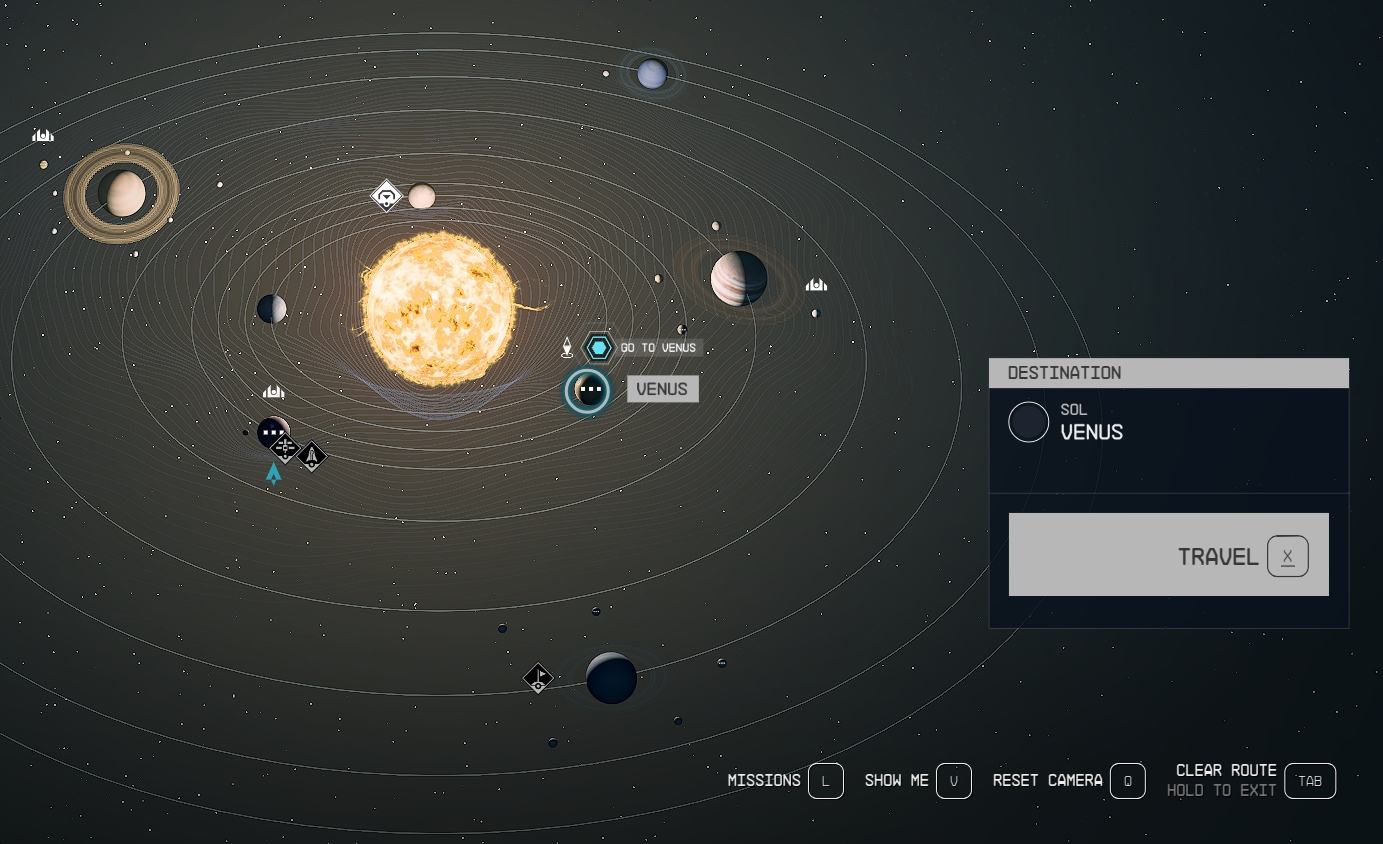This screenshot has width=1383, height=844.
Task: Select the highlighted Venus planet marker
Action: 587,391
